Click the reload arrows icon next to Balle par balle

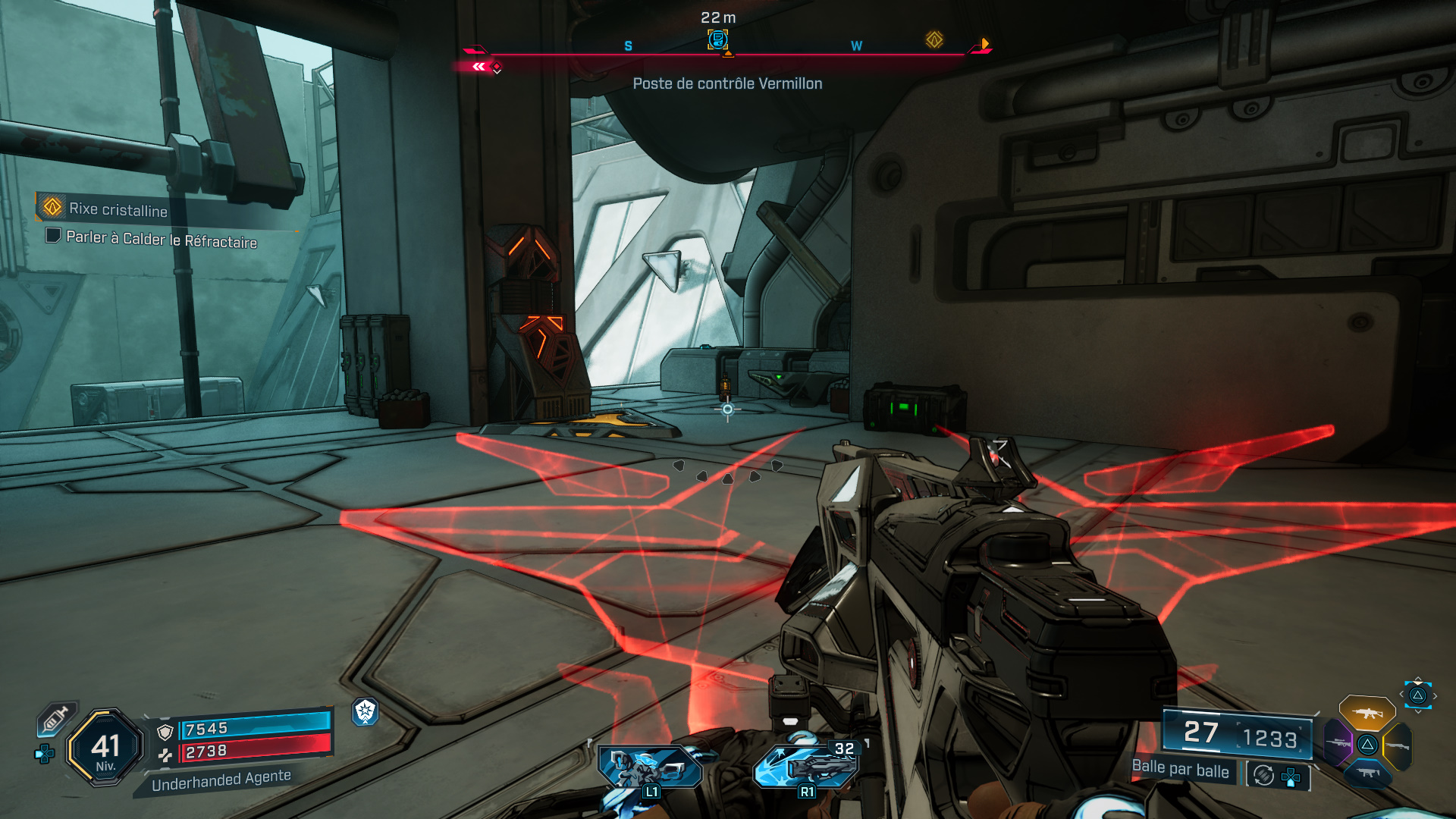1263,775
